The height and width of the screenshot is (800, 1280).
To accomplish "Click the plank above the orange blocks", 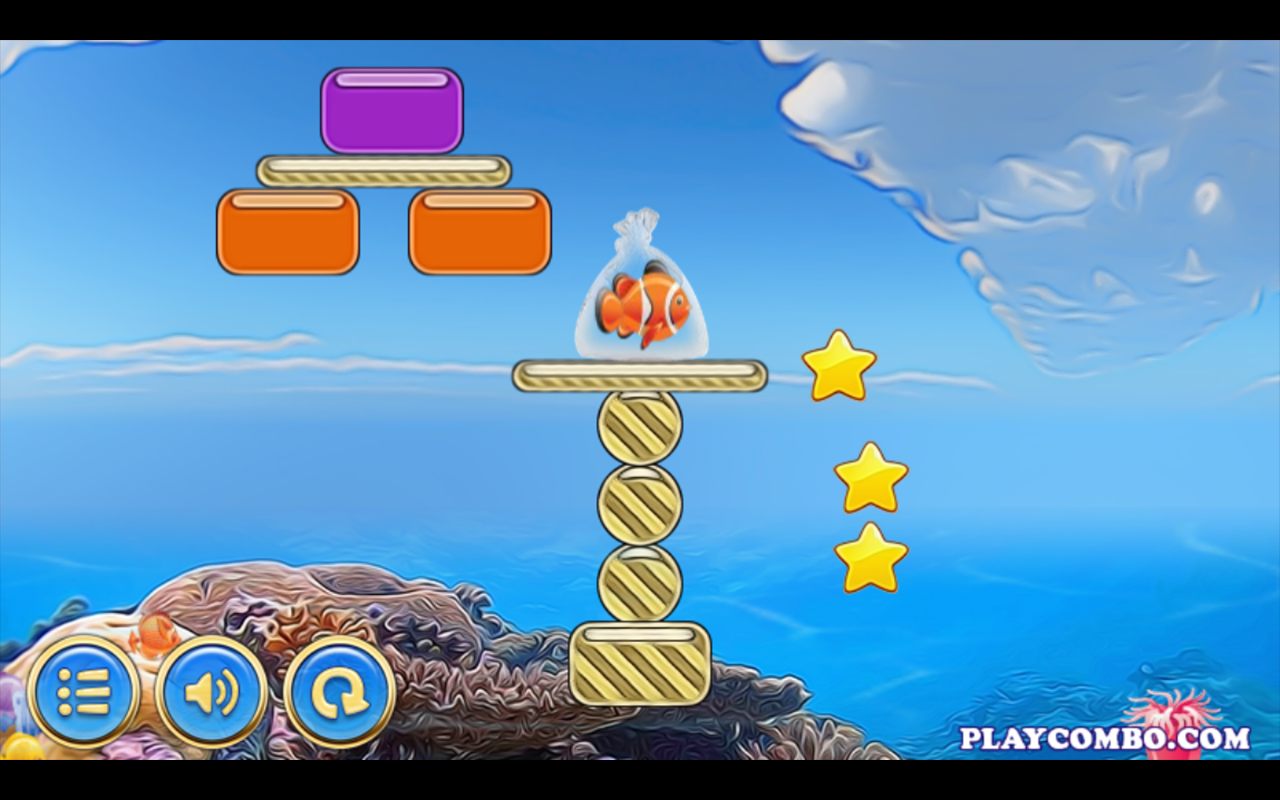I will (x=383, y=169).
